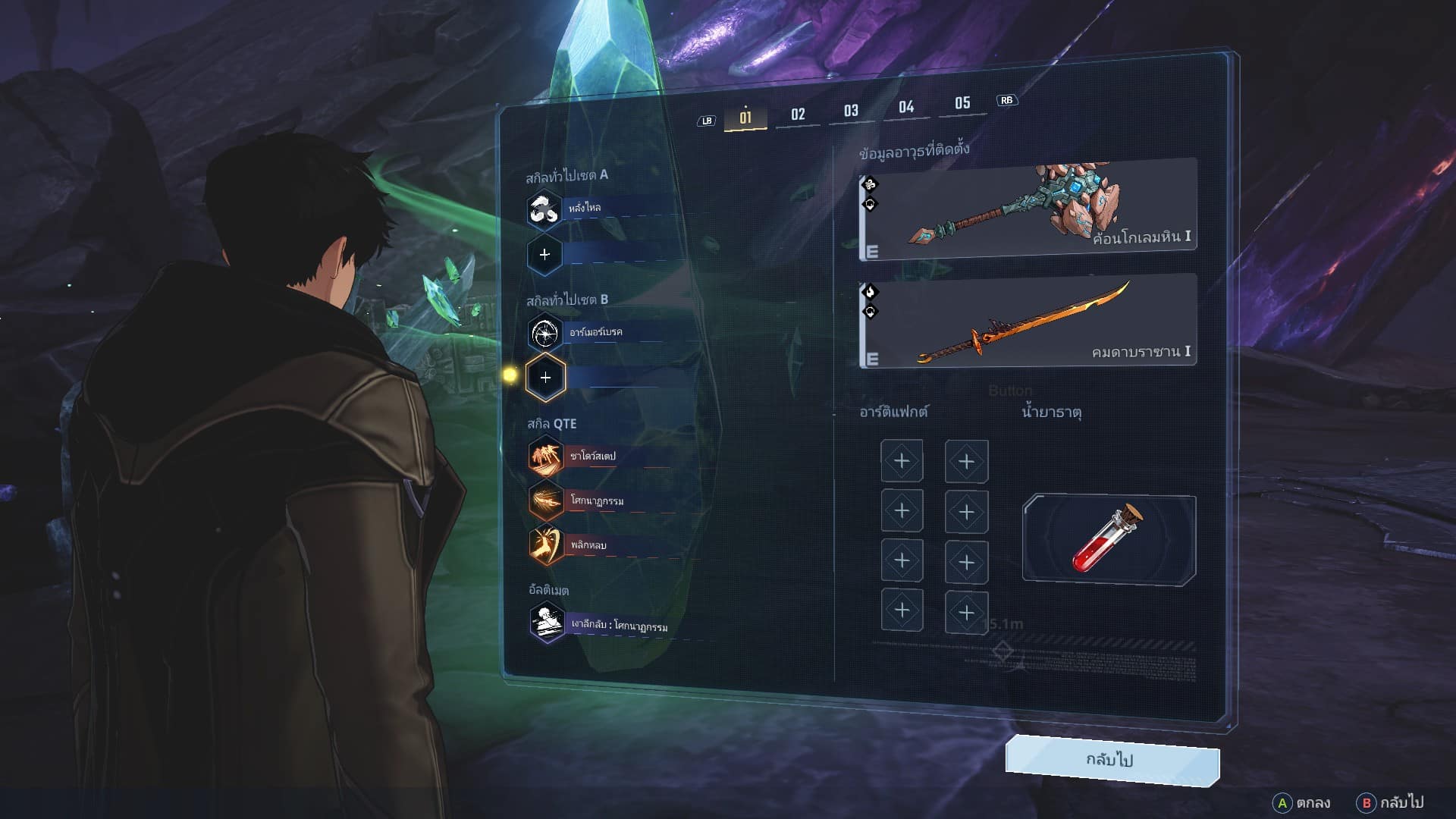Add a skill to empty set A slot
1456x819 pixels.
(x=544, y=255)
